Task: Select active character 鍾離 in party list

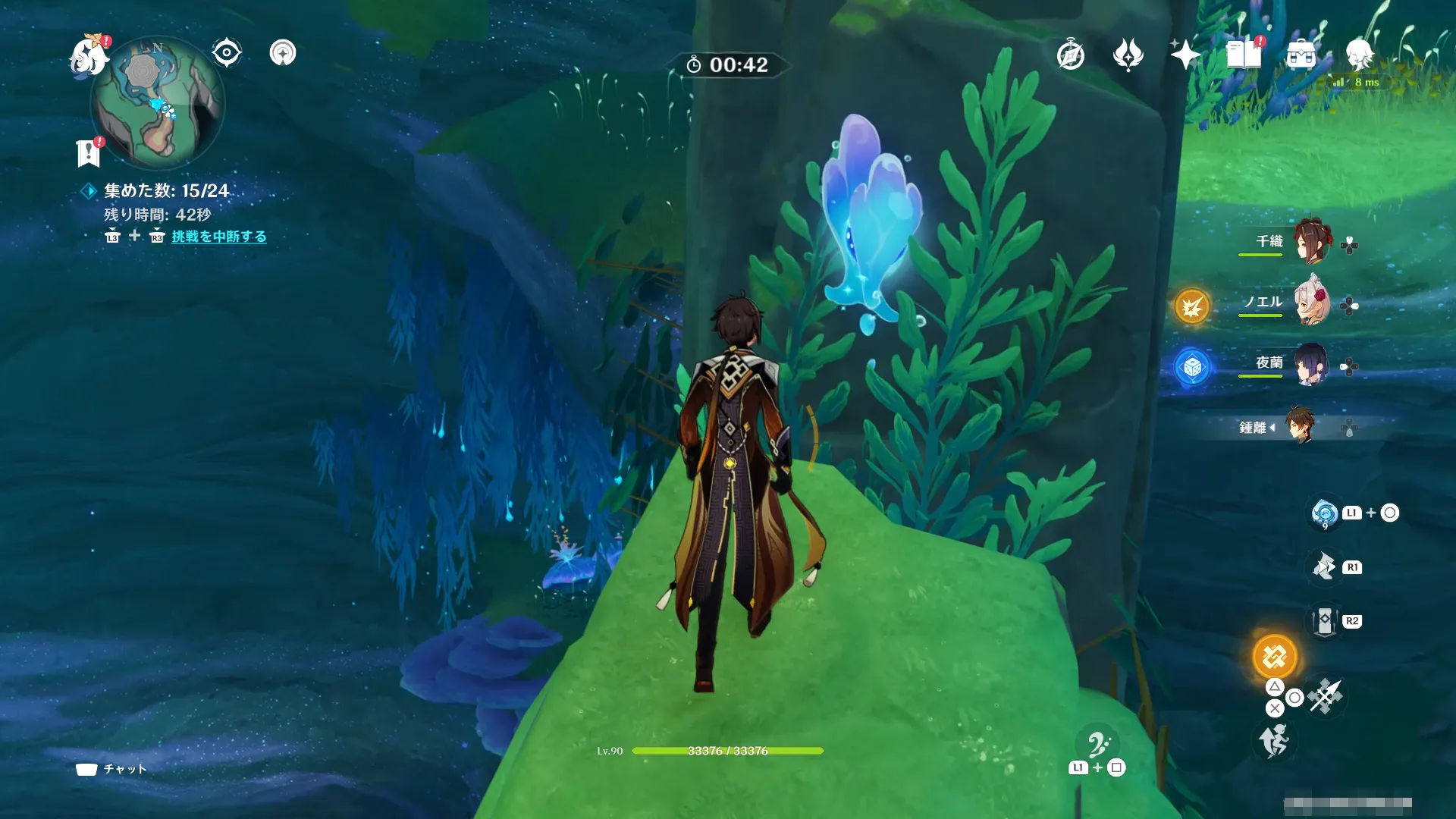Action: point(1300,427)
